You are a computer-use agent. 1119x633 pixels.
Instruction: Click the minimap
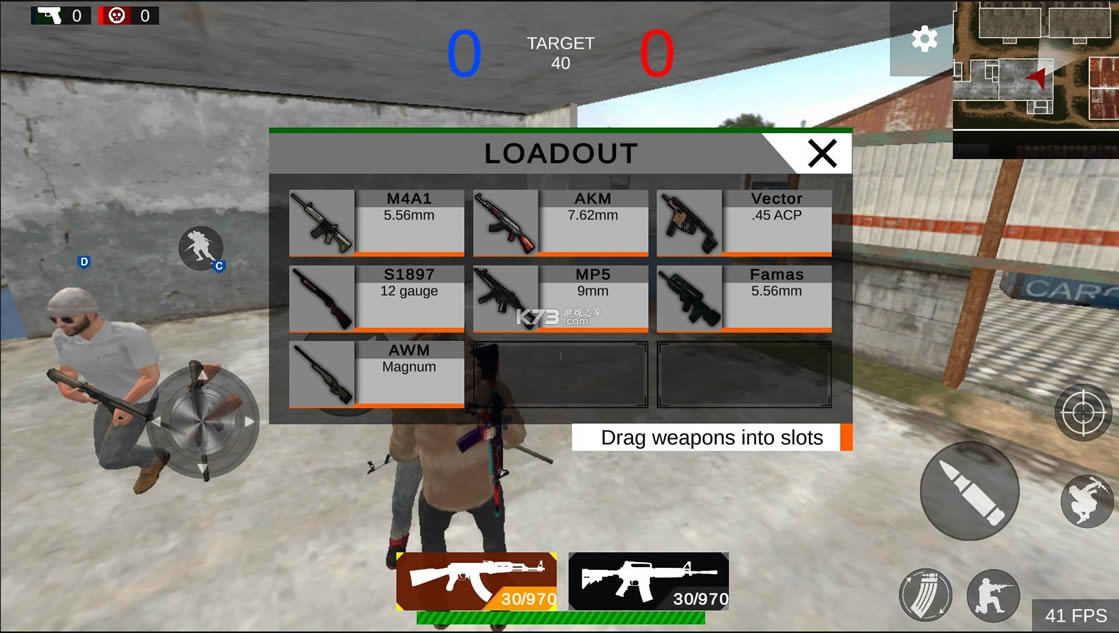[x=1035, y=78]
